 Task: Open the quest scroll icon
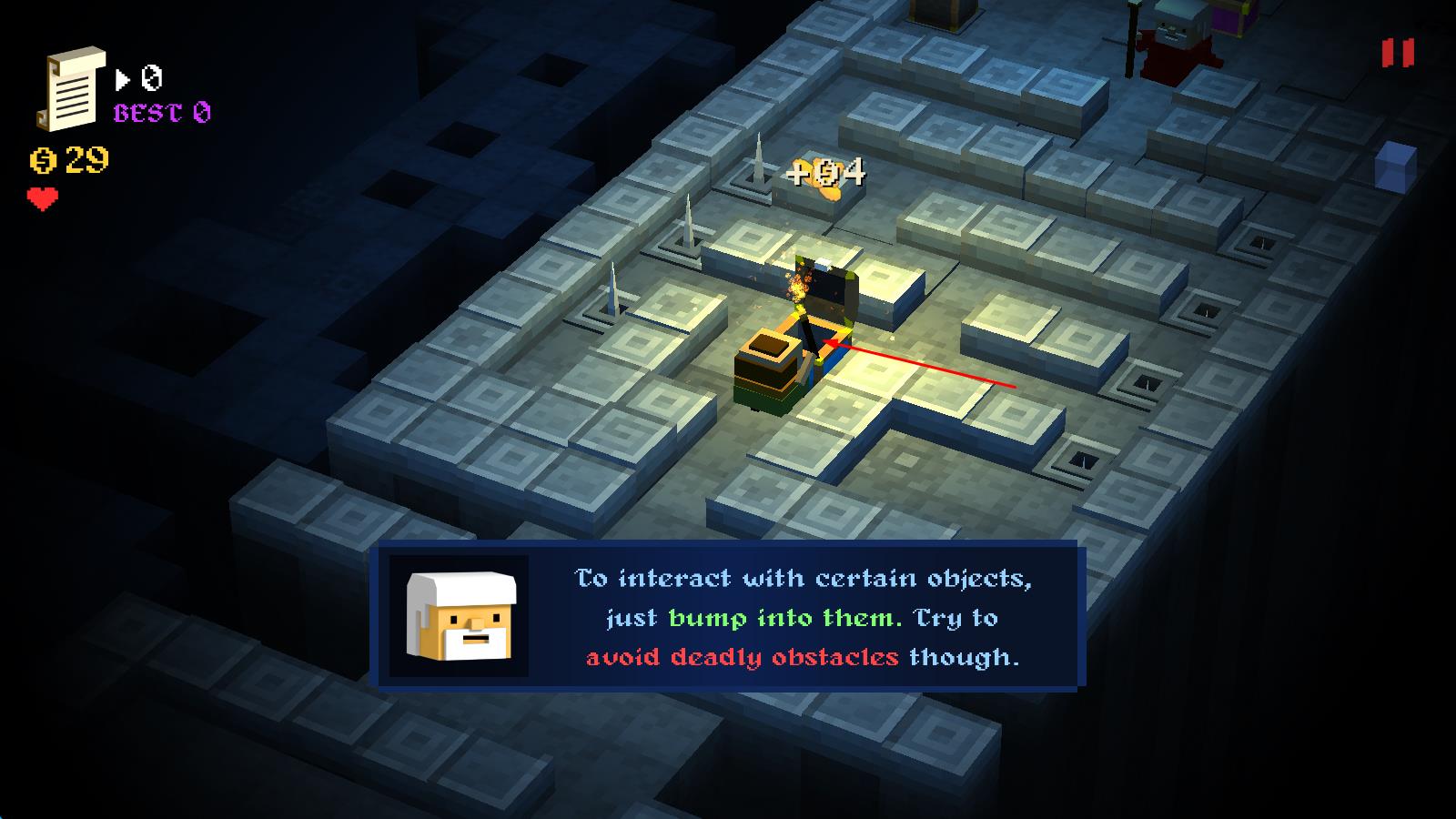[x=71, y=88]
